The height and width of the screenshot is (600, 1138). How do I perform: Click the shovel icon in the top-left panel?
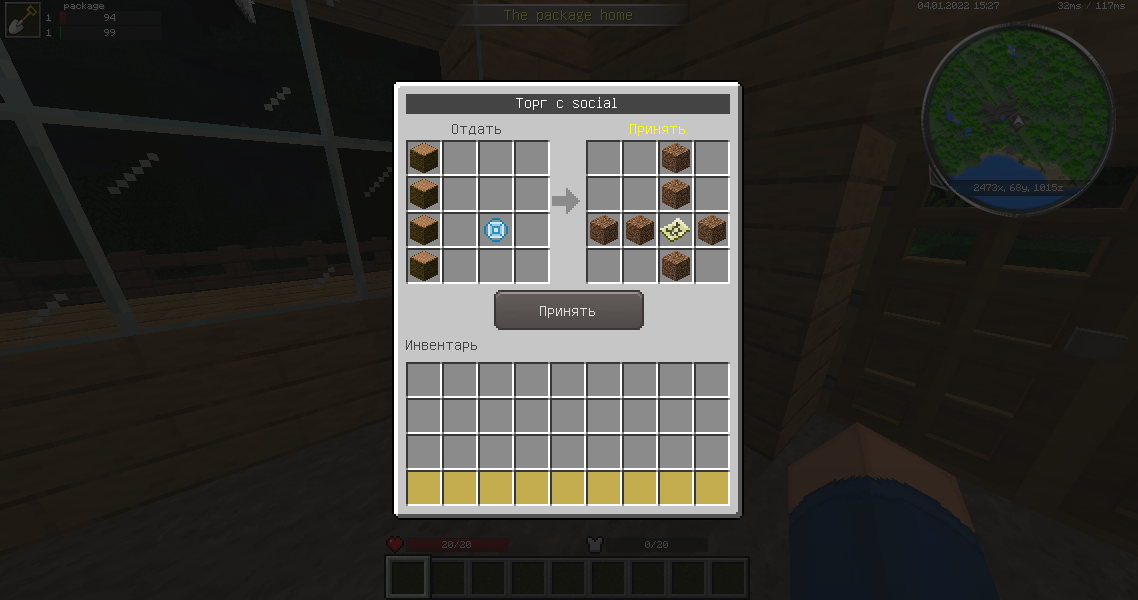click(22, 20)
